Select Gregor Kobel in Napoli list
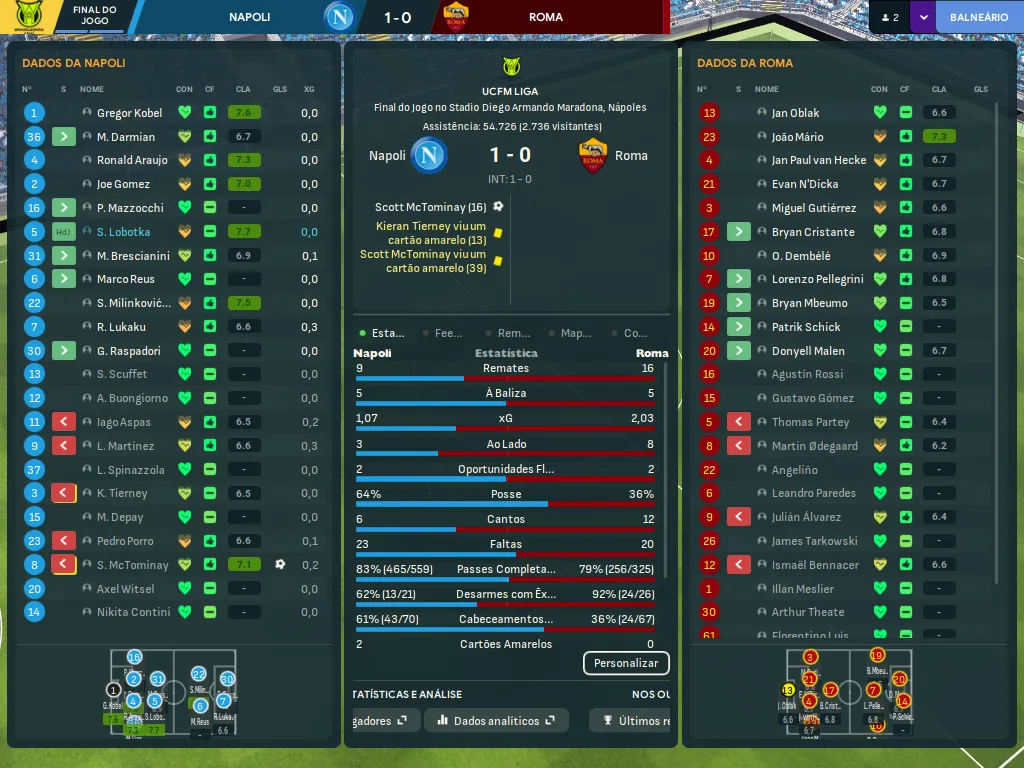Screen dimensions: 1024x768 [129, 113]
